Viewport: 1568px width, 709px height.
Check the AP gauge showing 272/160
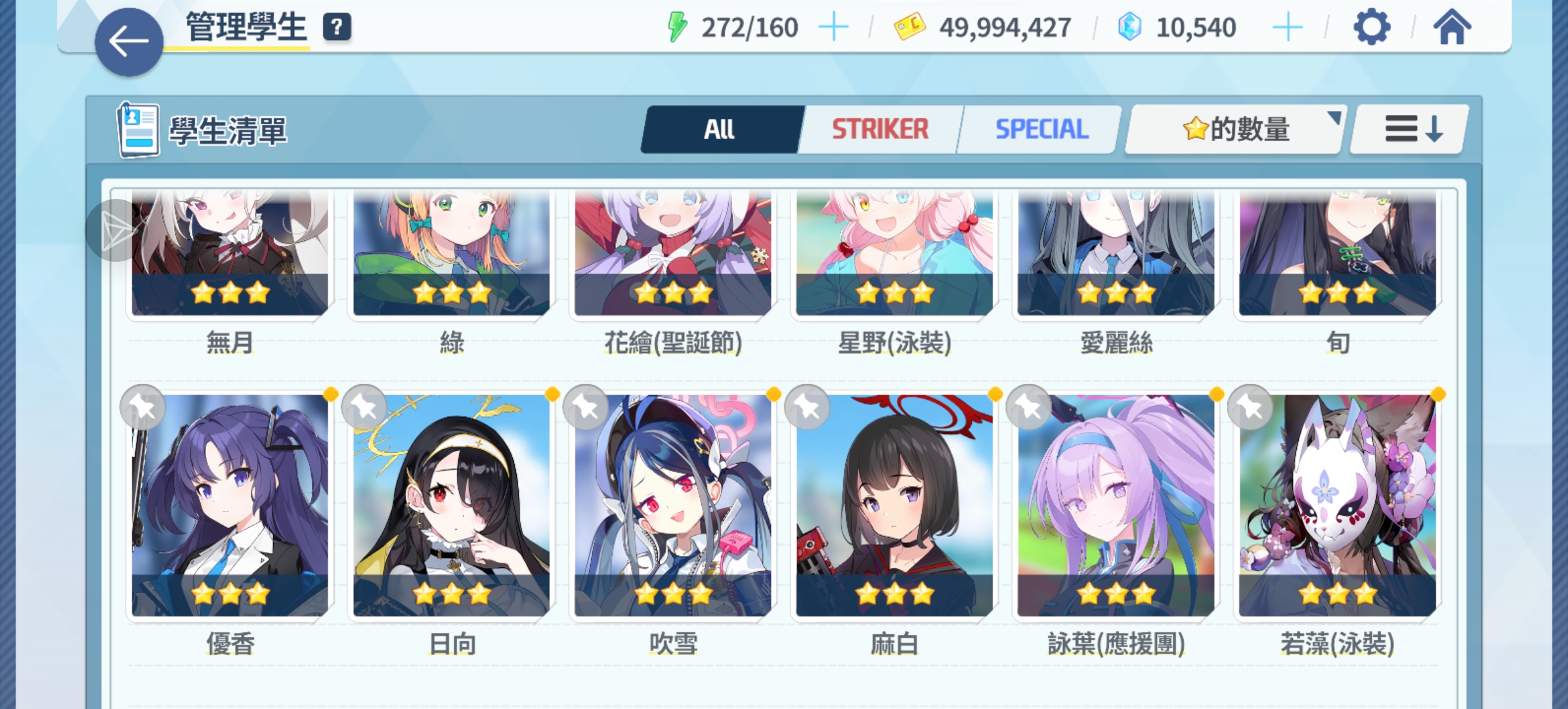tap(751, 28)
